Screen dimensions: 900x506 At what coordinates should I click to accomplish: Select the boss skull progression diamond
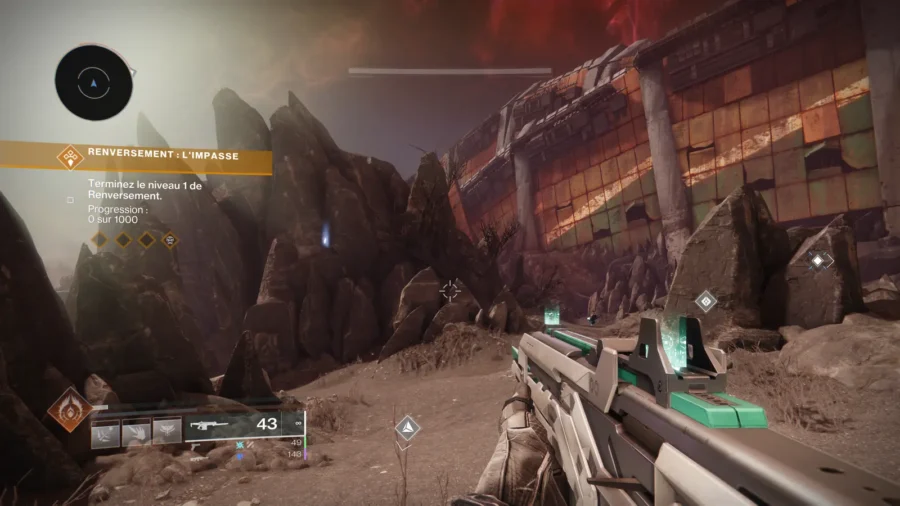pos(170,239)
